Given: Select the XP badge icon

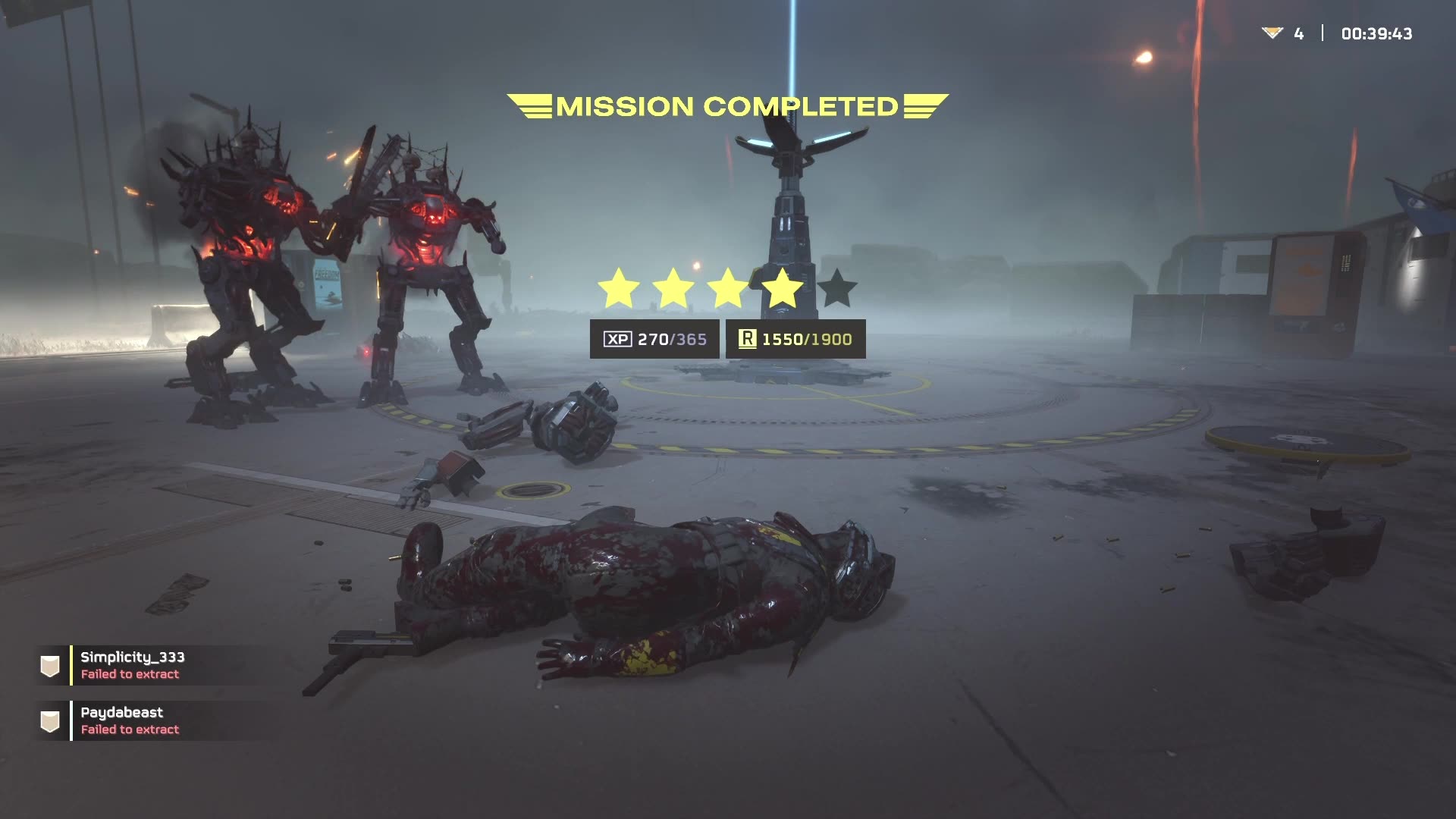Looking at the screenshot, I should (x=617, y=339).
